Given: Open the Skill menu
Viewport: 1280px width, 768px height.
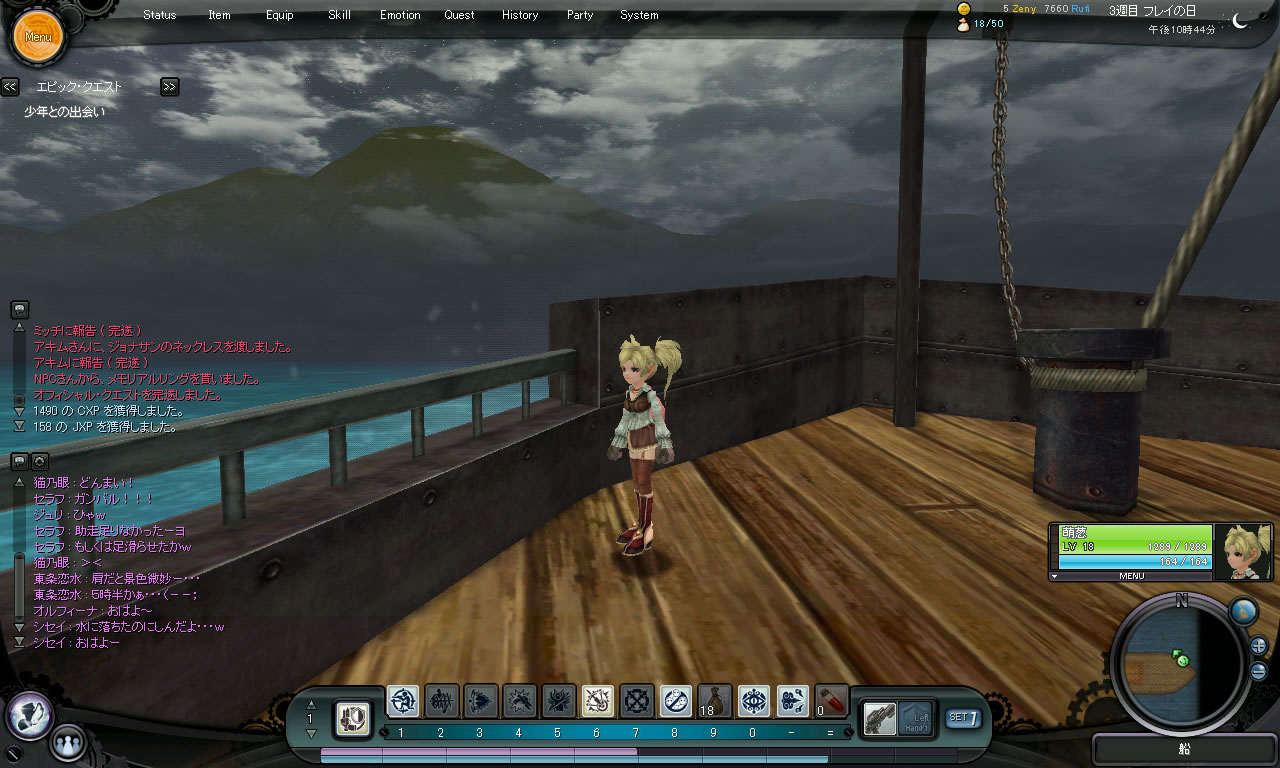Looking at the screenshot, I should click(x=339, y=15).
